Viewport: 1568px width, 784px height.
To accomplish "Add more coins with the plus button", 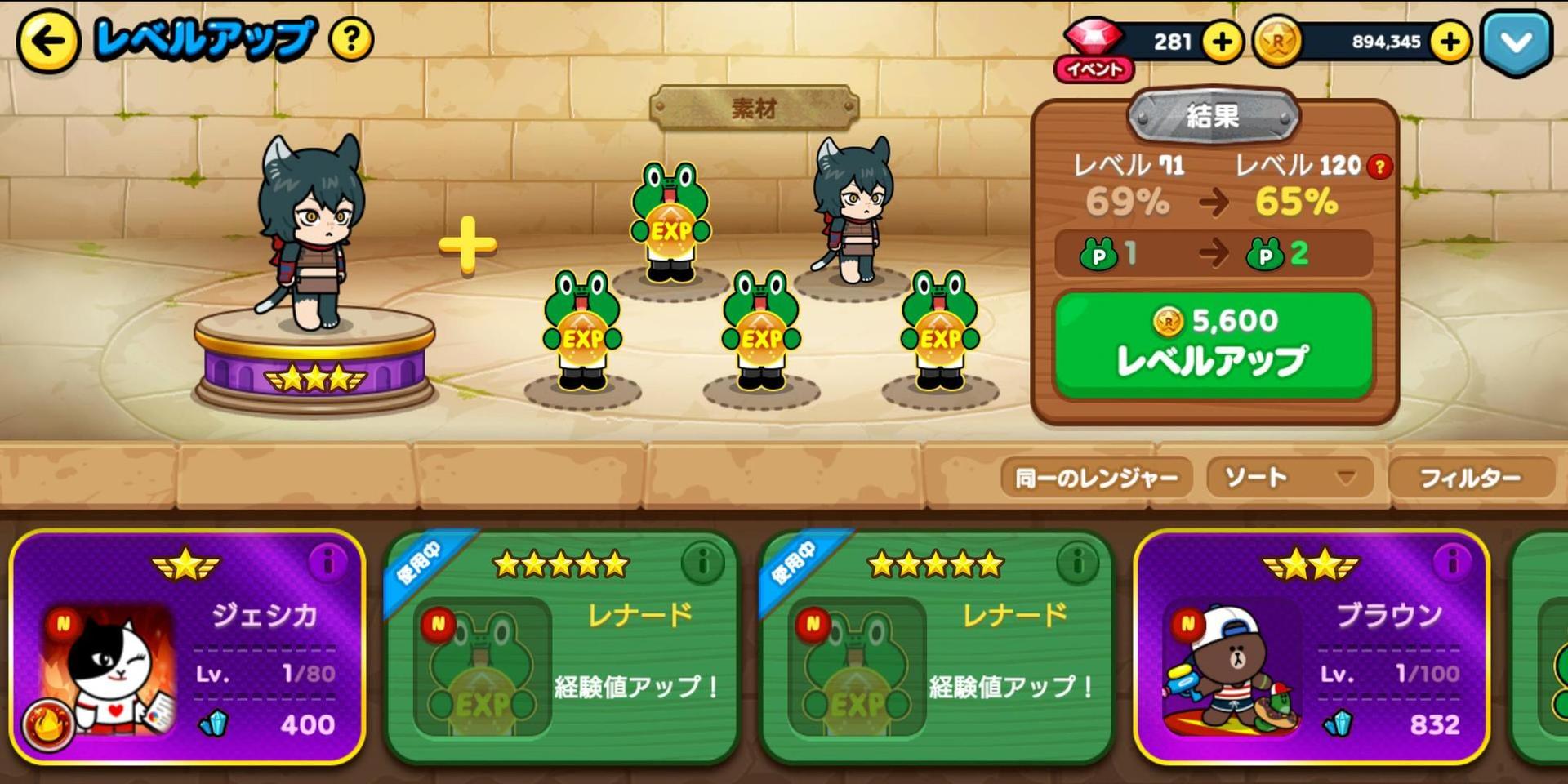I will point(1450,42).
